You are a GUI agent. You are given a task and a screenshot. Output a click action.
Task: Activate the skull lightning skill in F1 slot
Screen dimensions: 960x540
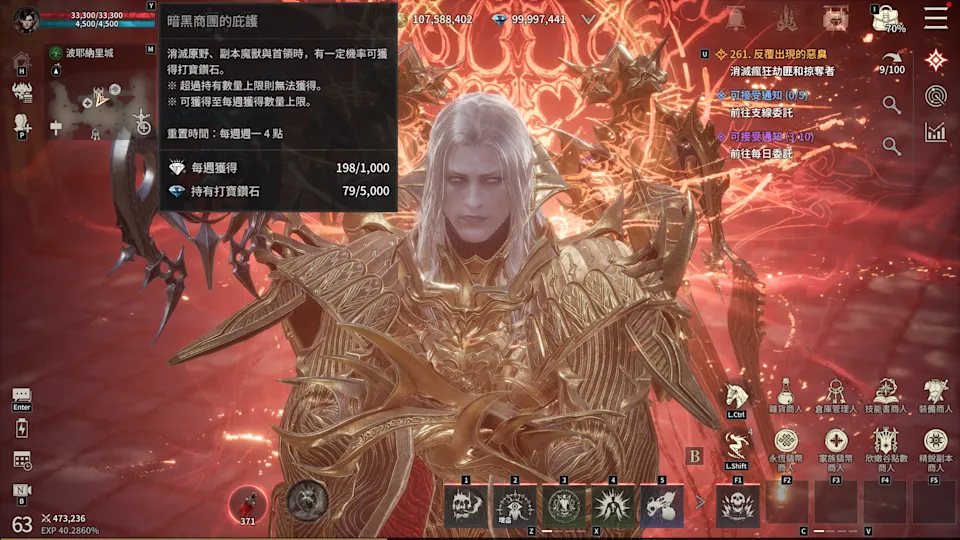[x=737, y=505]
